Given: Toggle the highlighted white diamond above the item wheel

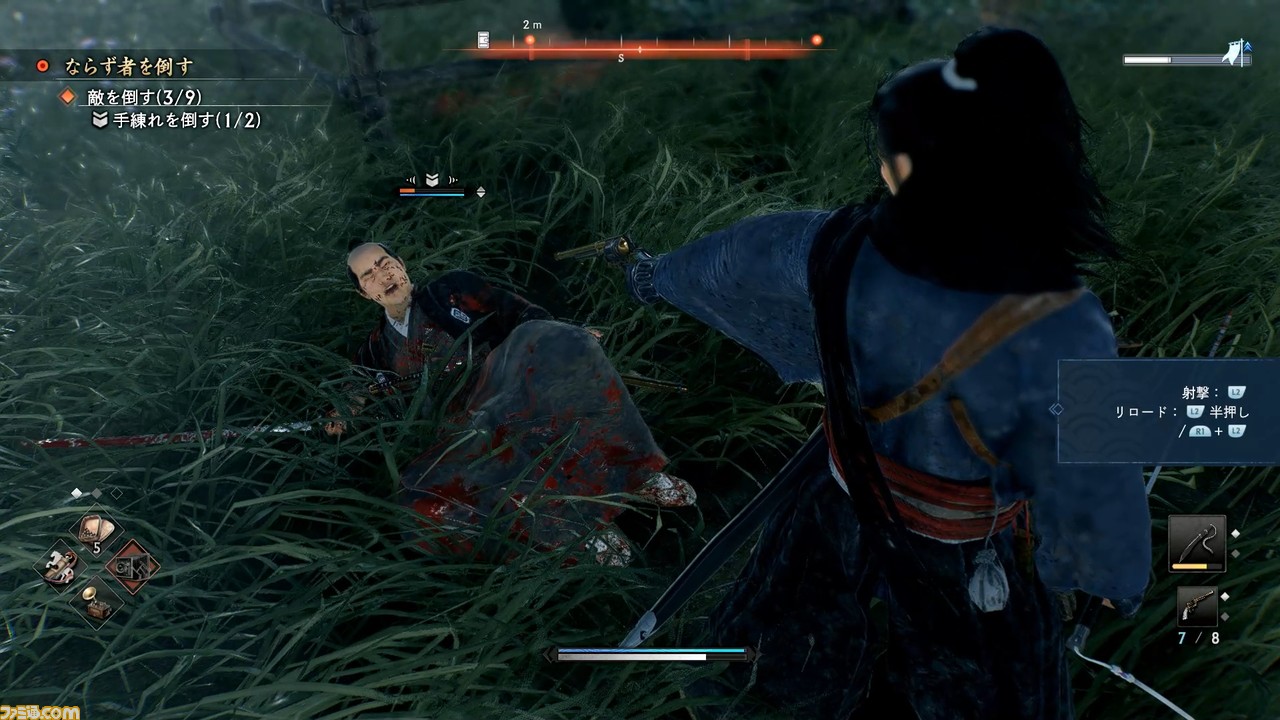Looking at the screenshot, I should [76, 493].
